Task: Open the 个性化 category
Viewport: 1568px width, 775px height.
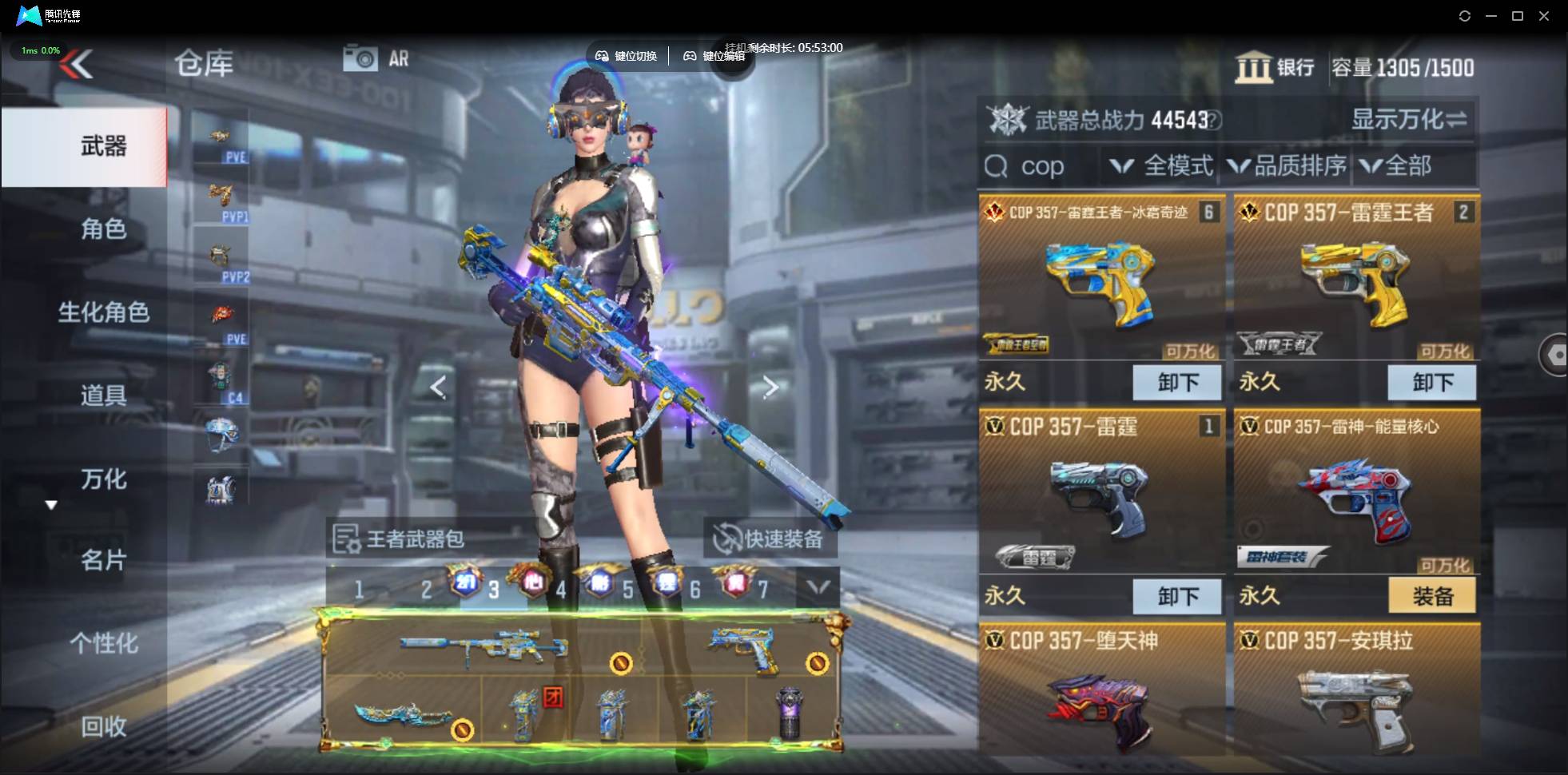Action: point(103,643)
